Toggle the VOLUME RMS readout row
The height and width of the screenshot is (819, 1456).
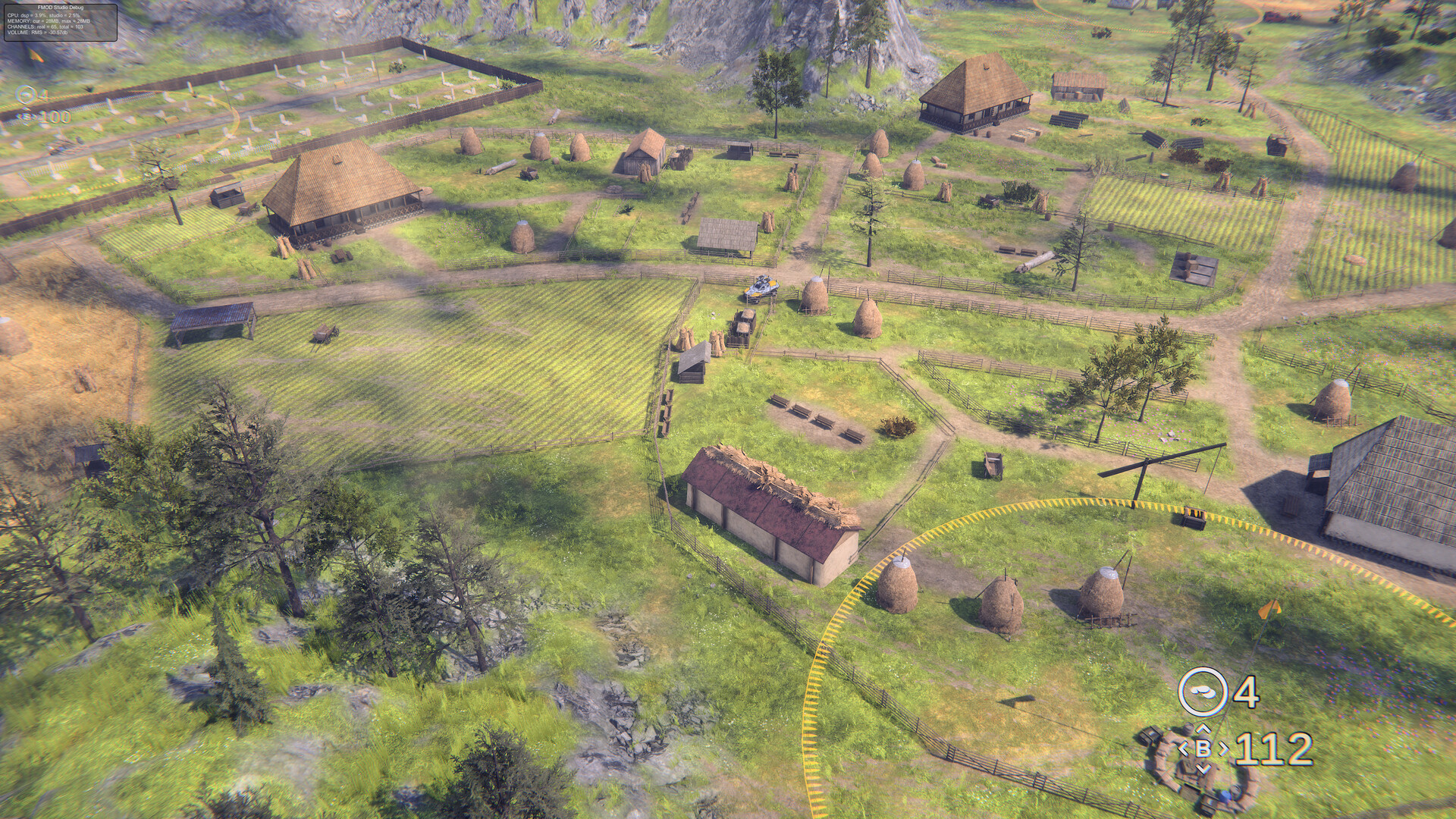38,33
